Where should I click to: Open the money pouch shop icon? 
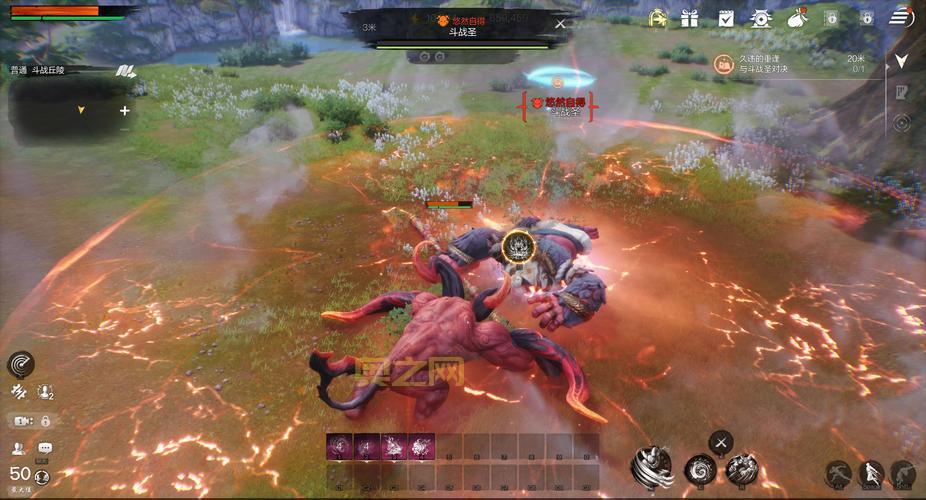[x=797, y=17]
